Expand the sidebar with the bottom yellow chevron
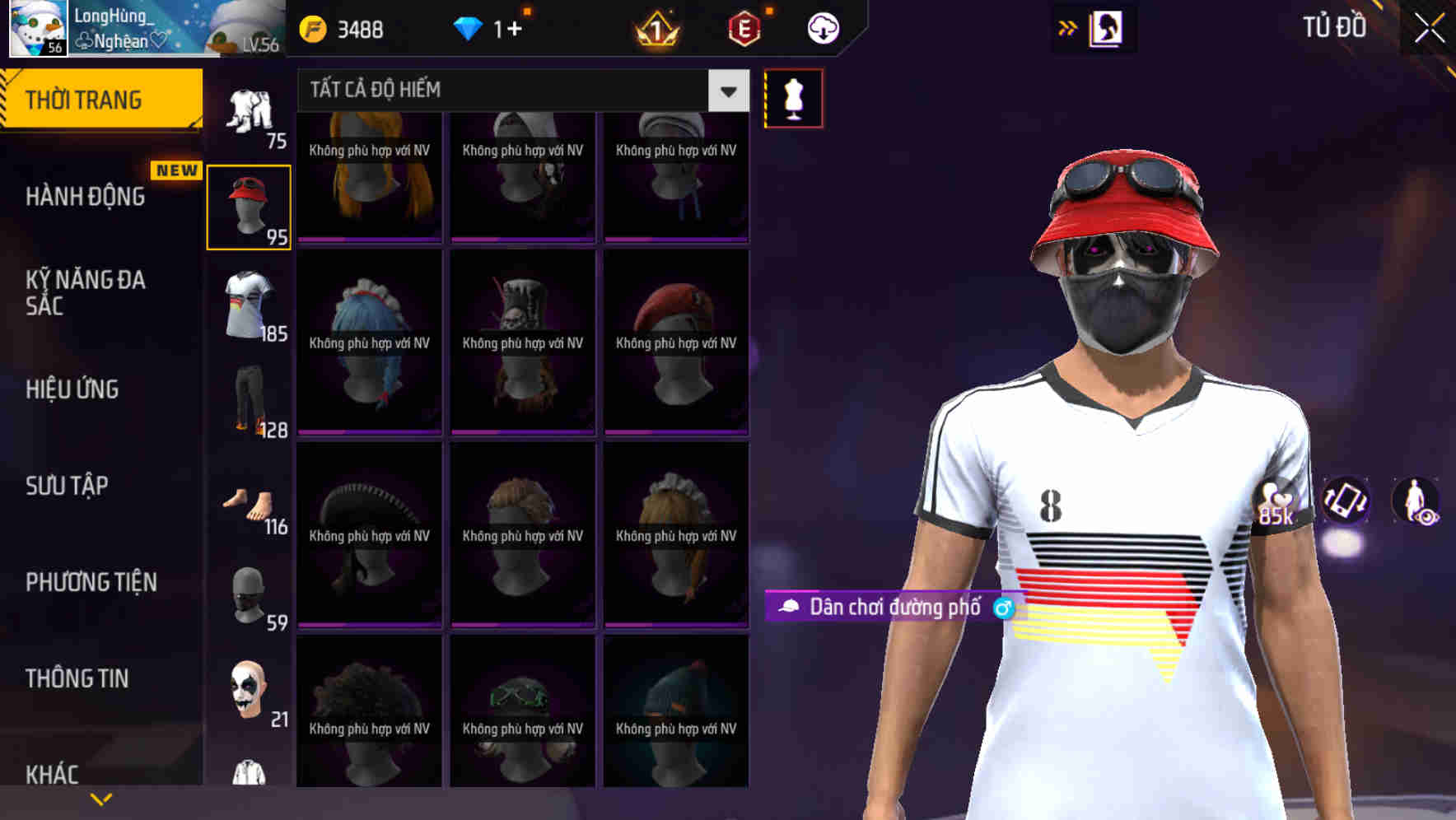Viewport: 1456px width, 820px height. pos(101,797)
